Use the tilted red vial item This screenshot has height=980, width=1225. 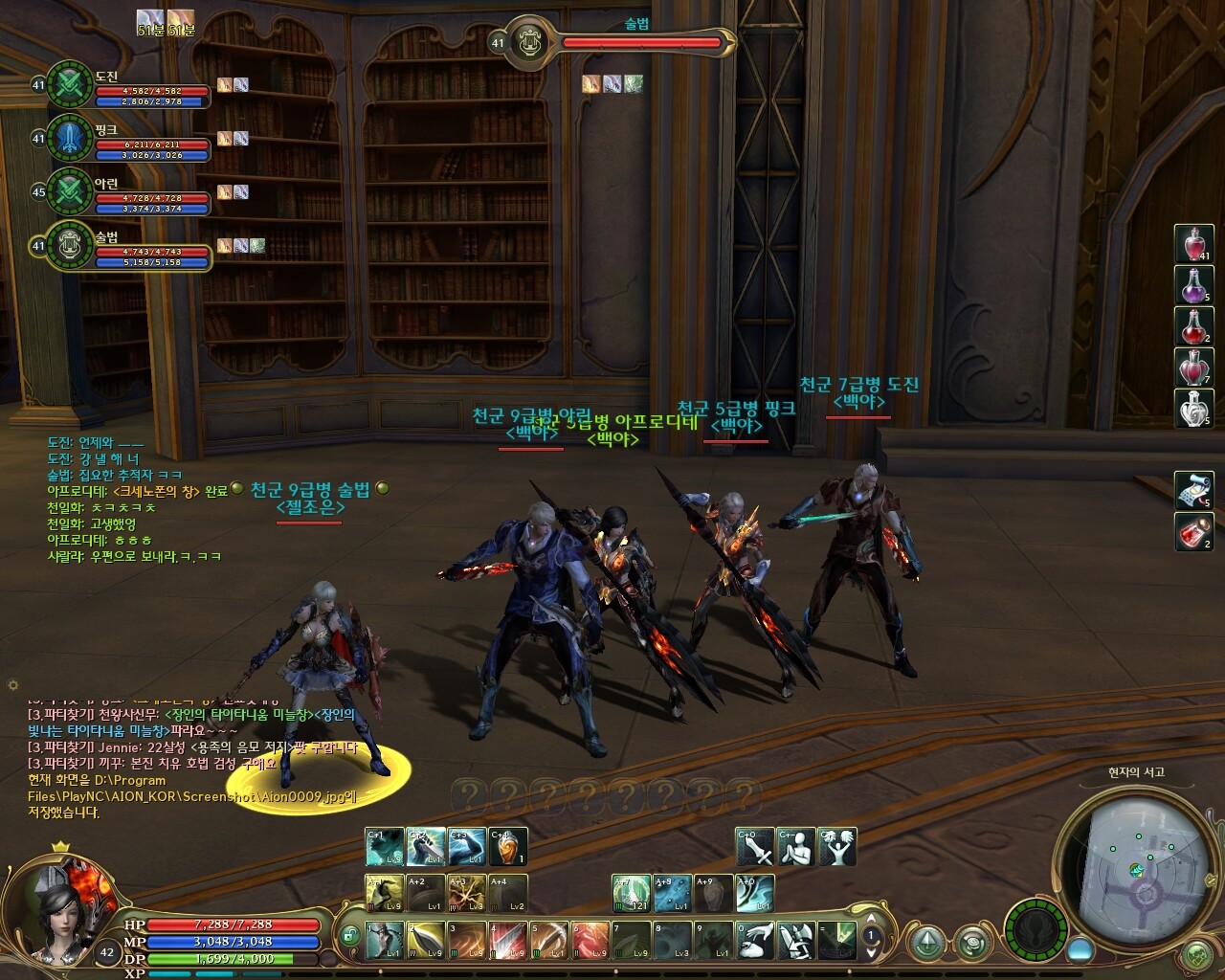coord(1193,531)
